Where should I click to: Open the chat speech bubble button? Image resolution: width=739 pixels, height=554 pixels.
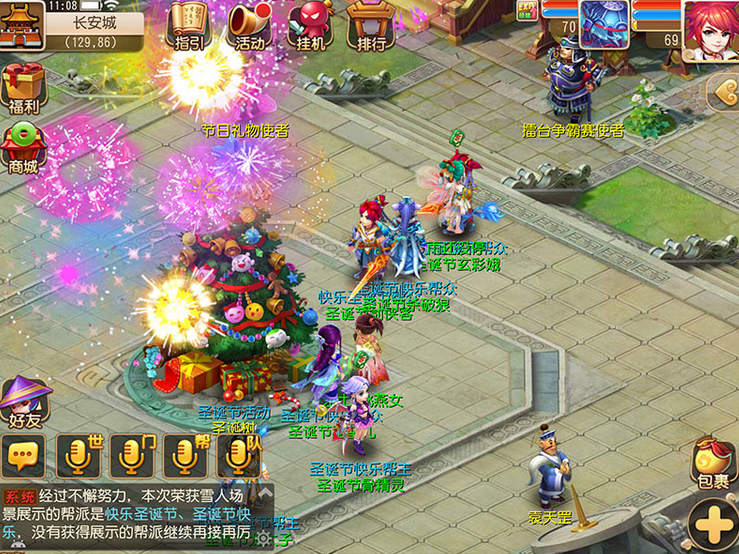22,456
